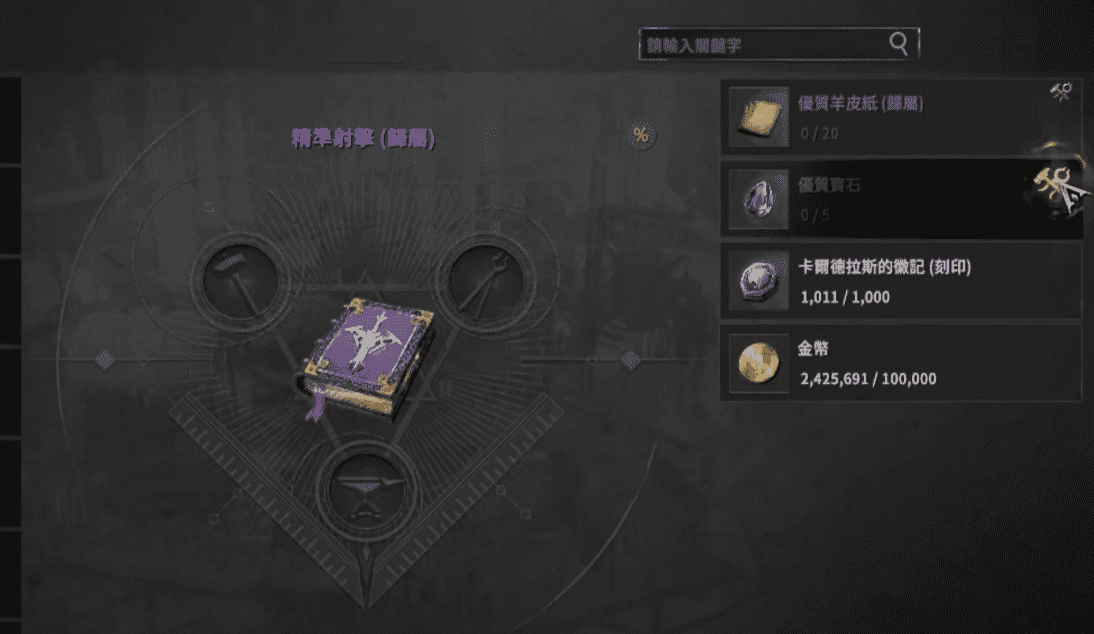
Task: Click the crafting tools icon on parchment row
Action: [1061, 93]
